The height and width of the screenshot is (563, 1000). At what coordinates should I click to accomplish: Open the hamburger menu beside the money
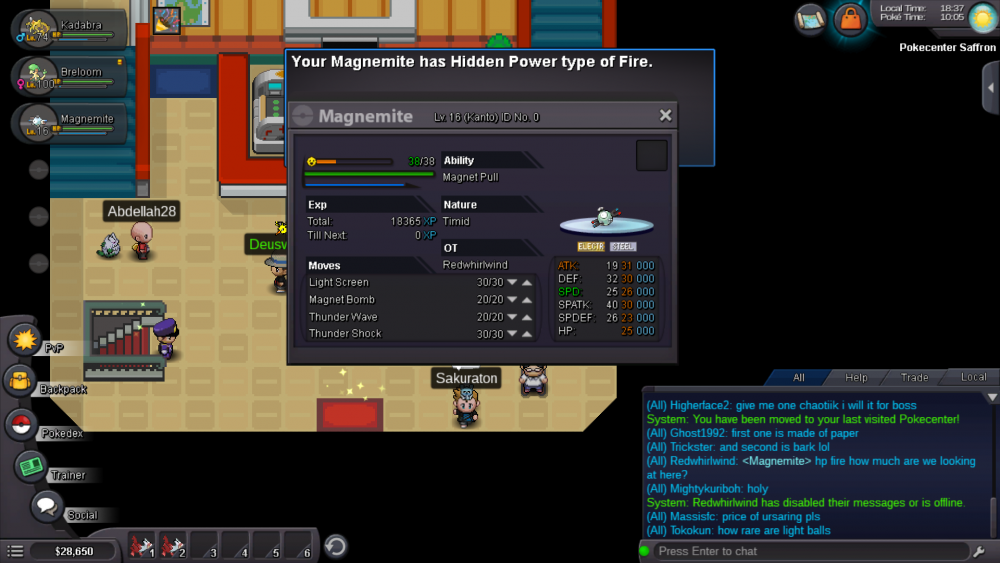pyautogui.click(x=15, y=551)
